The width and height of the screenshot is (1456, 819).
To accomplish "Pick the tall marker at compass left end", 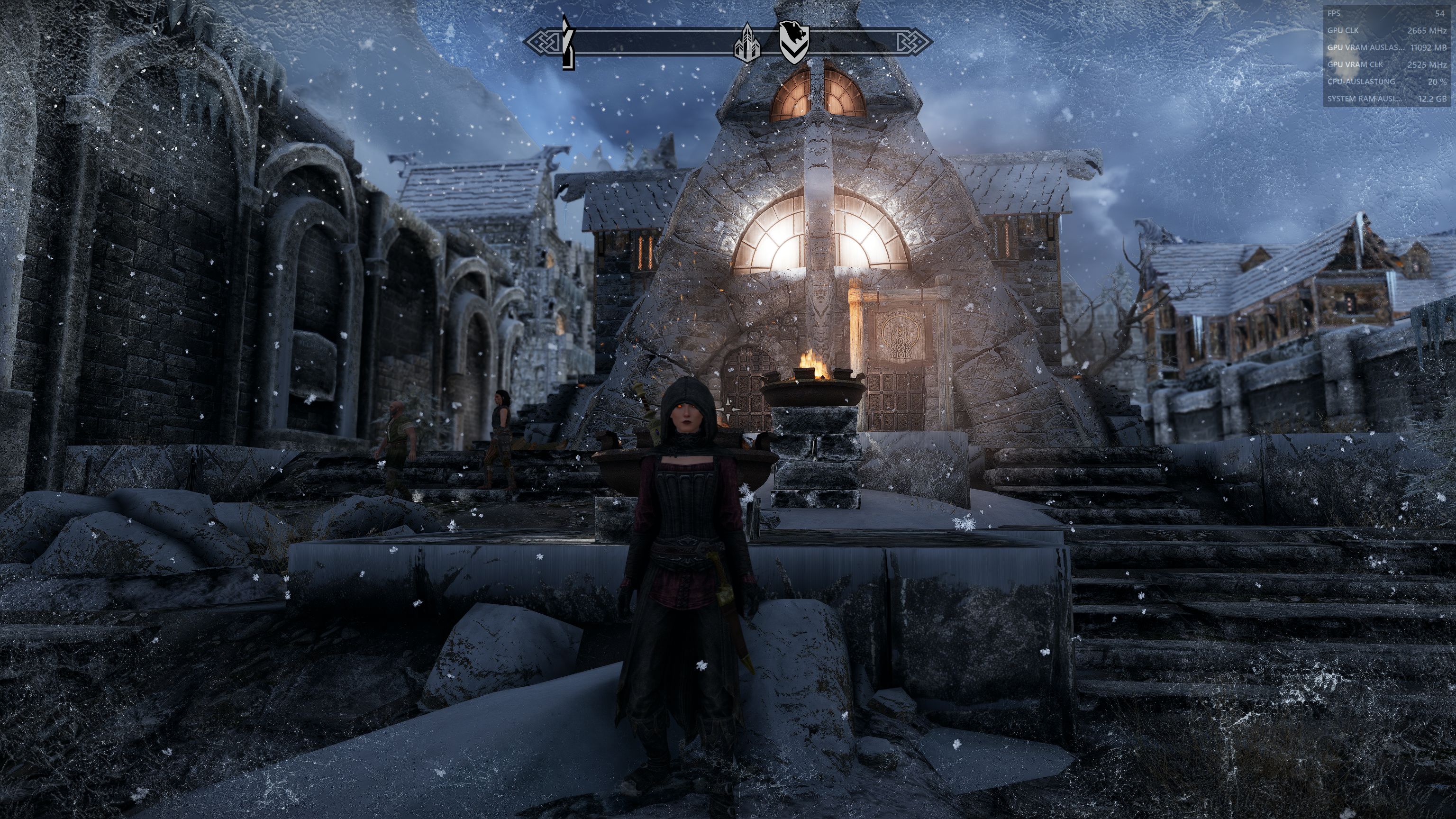I will [567, 42].
